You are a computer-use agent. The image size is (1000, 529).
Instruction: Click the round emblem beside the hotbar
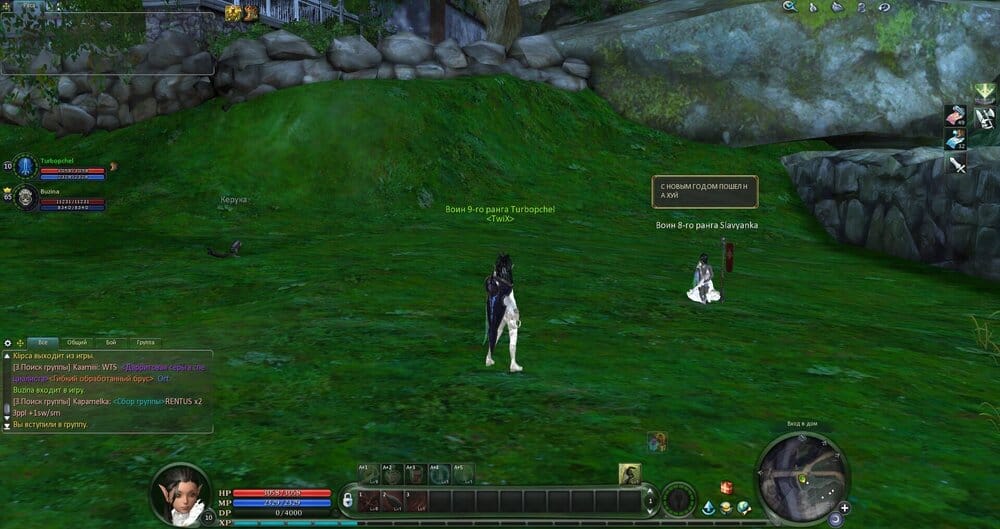(x=679, y=499)
